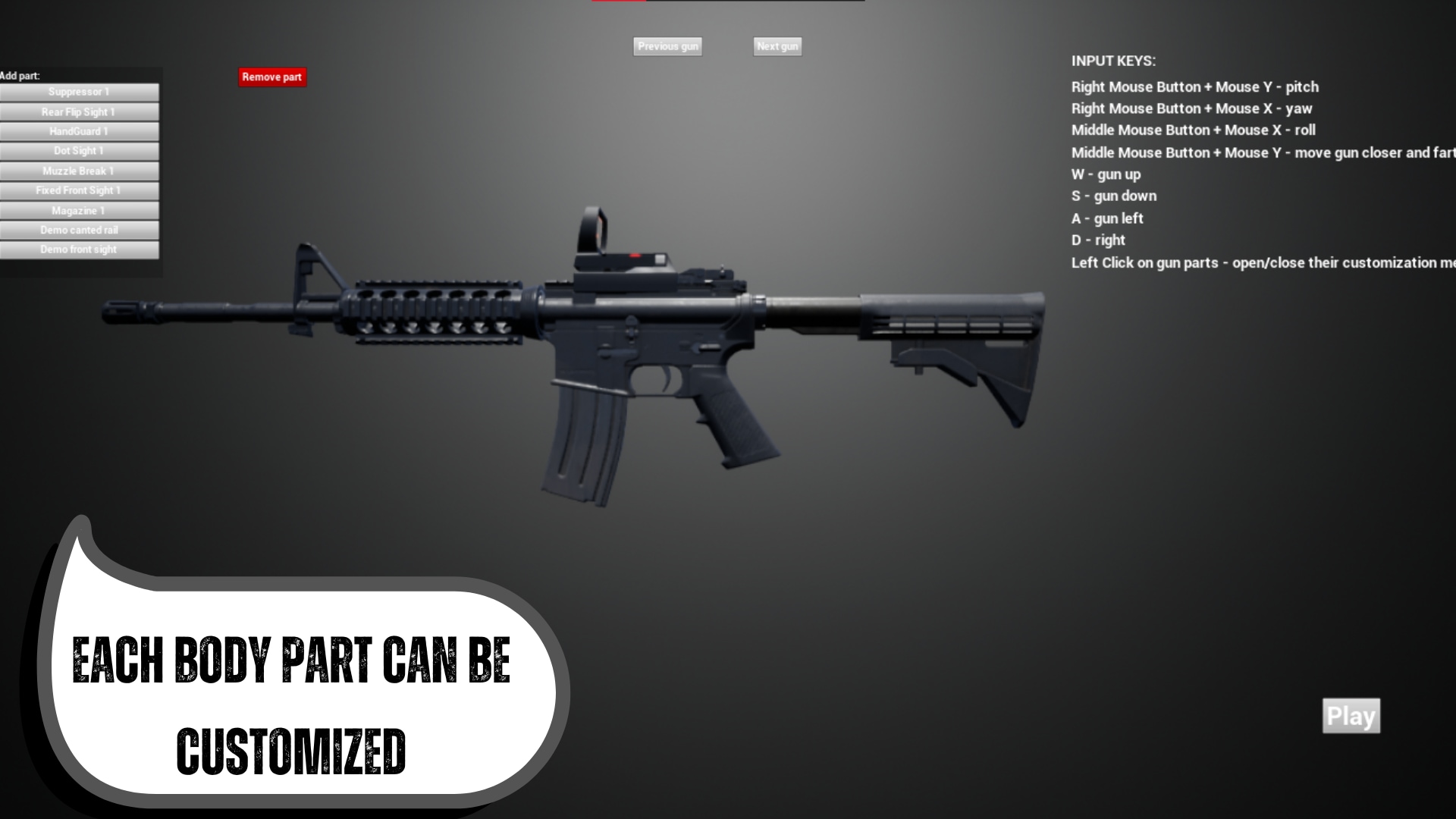1456x819 pixels.
Task: Add the Muzzle Break 1 part
Action: click(x=79, y=171)
